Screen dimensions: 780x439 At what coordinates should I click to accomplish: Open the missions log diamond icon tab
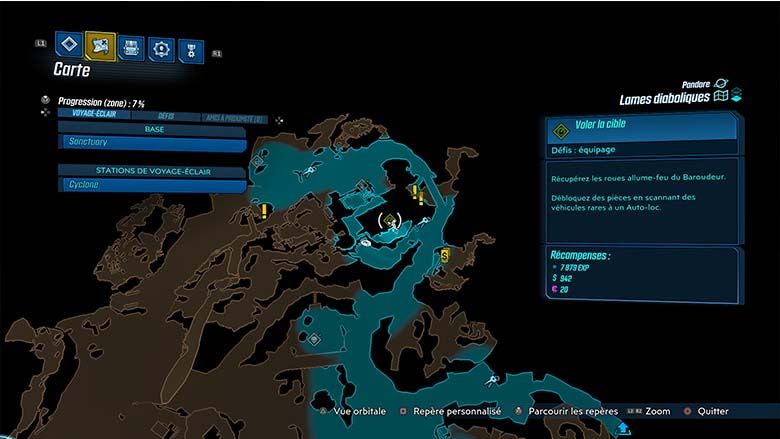(x=68, y=45)
